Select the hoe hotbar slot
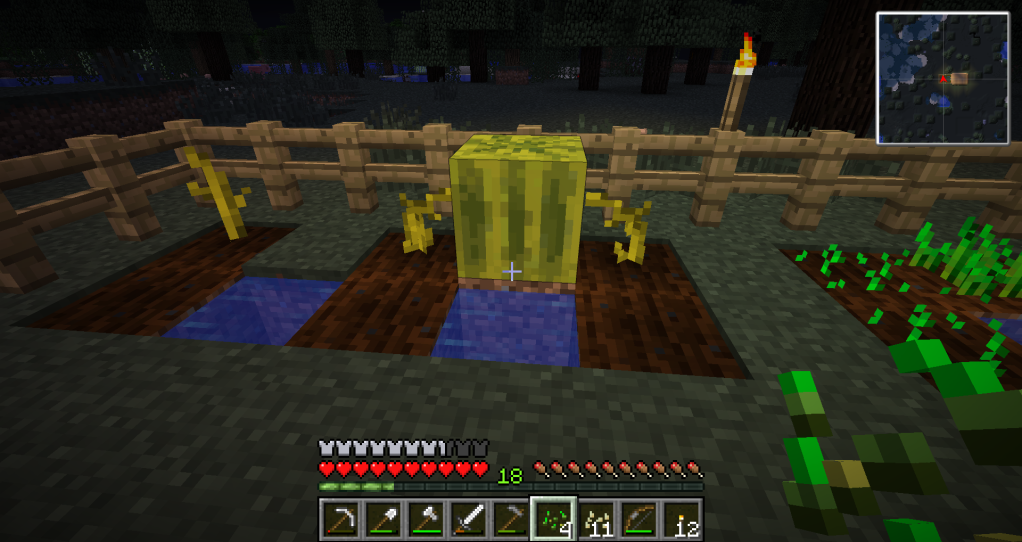 [x=511, y=518]
